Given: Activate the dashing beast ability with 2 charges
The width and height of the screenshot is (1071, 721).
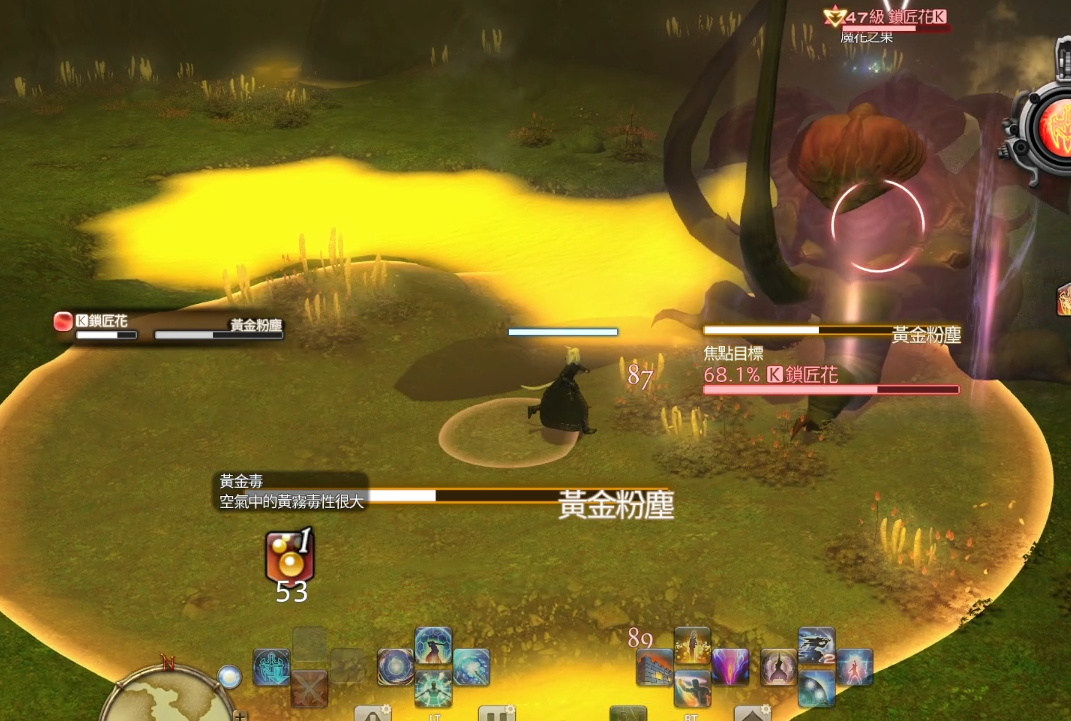Looking at the screenshot, I should point(816,646).
